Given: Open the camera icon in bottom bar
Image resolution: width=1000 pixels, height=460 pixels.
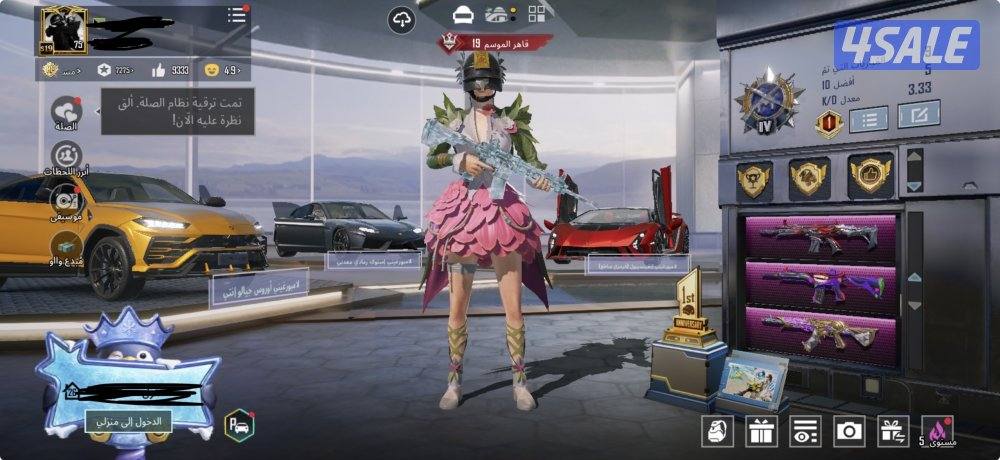Looking at the screenshot, I should [849, 431].
